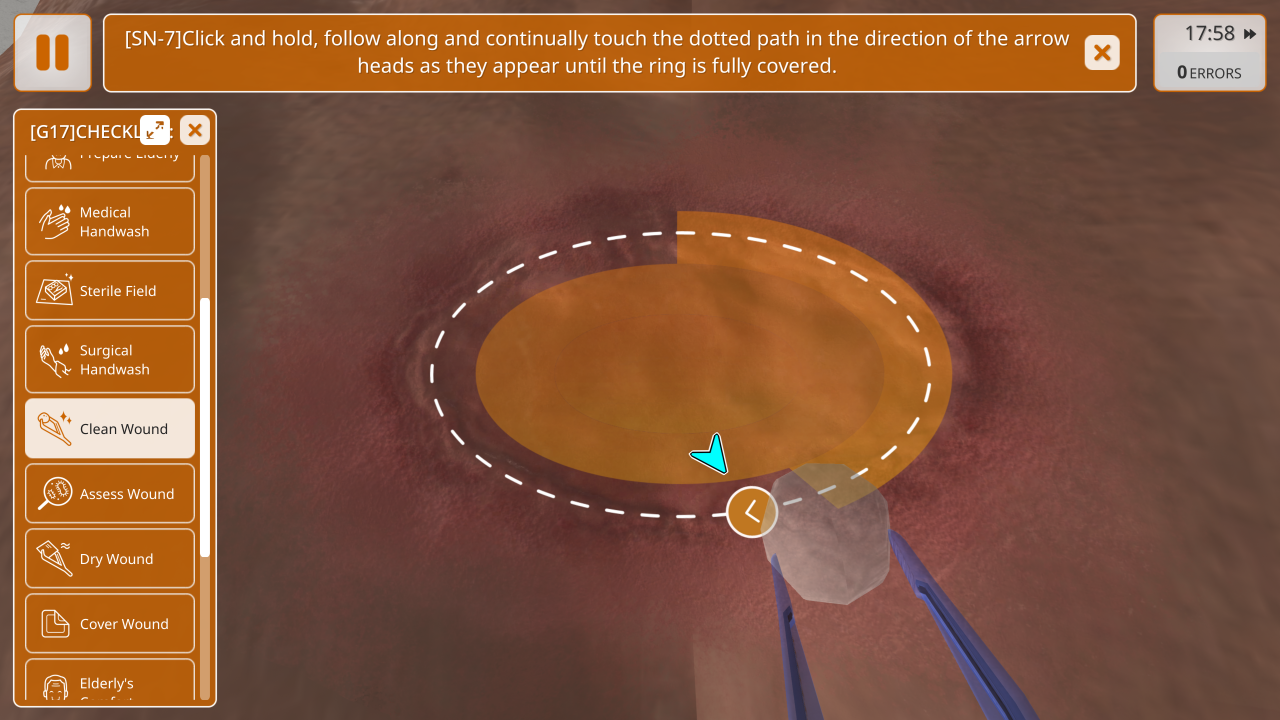
Task: Close the instruction banner
Action: [x=1102, y=53]
